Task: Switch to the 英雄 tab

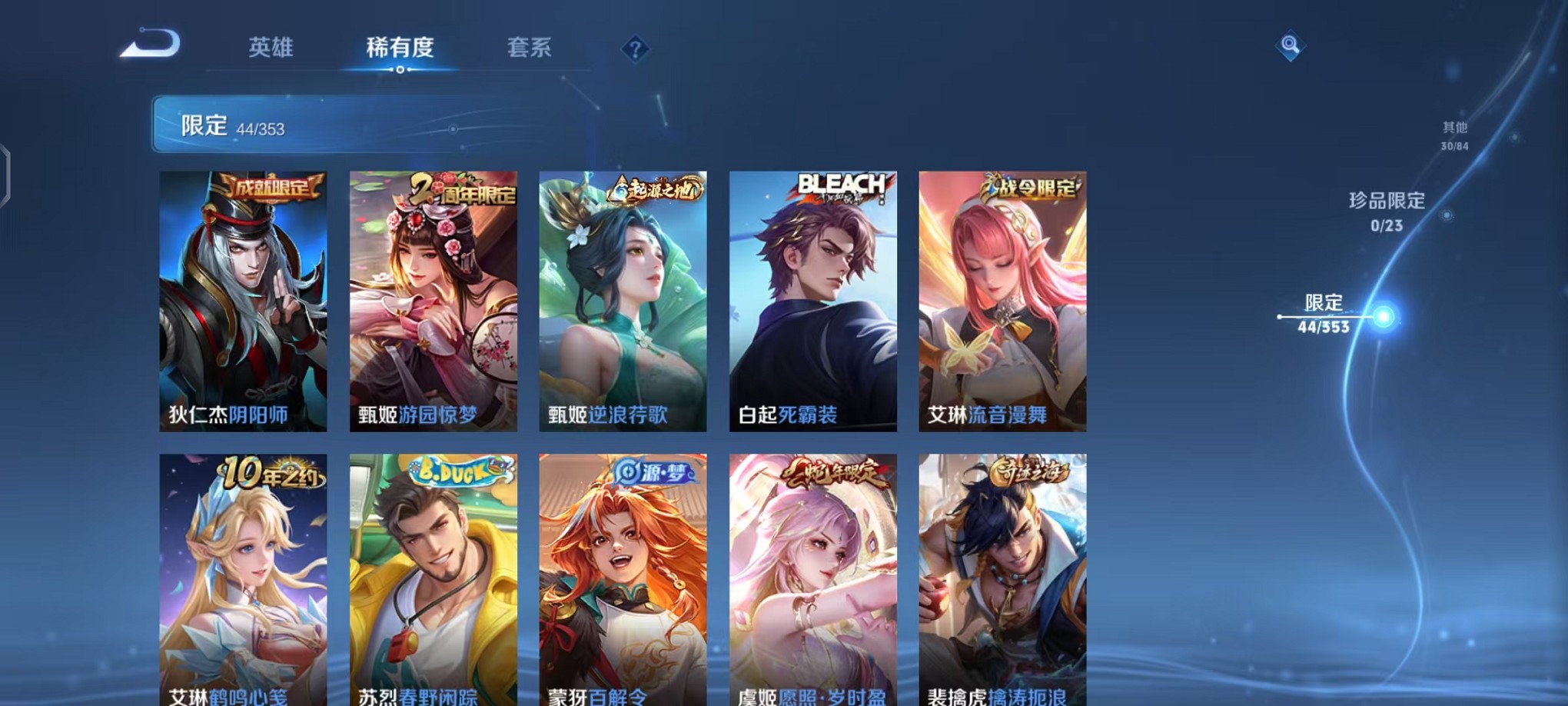Action: [x=273, y=48]
